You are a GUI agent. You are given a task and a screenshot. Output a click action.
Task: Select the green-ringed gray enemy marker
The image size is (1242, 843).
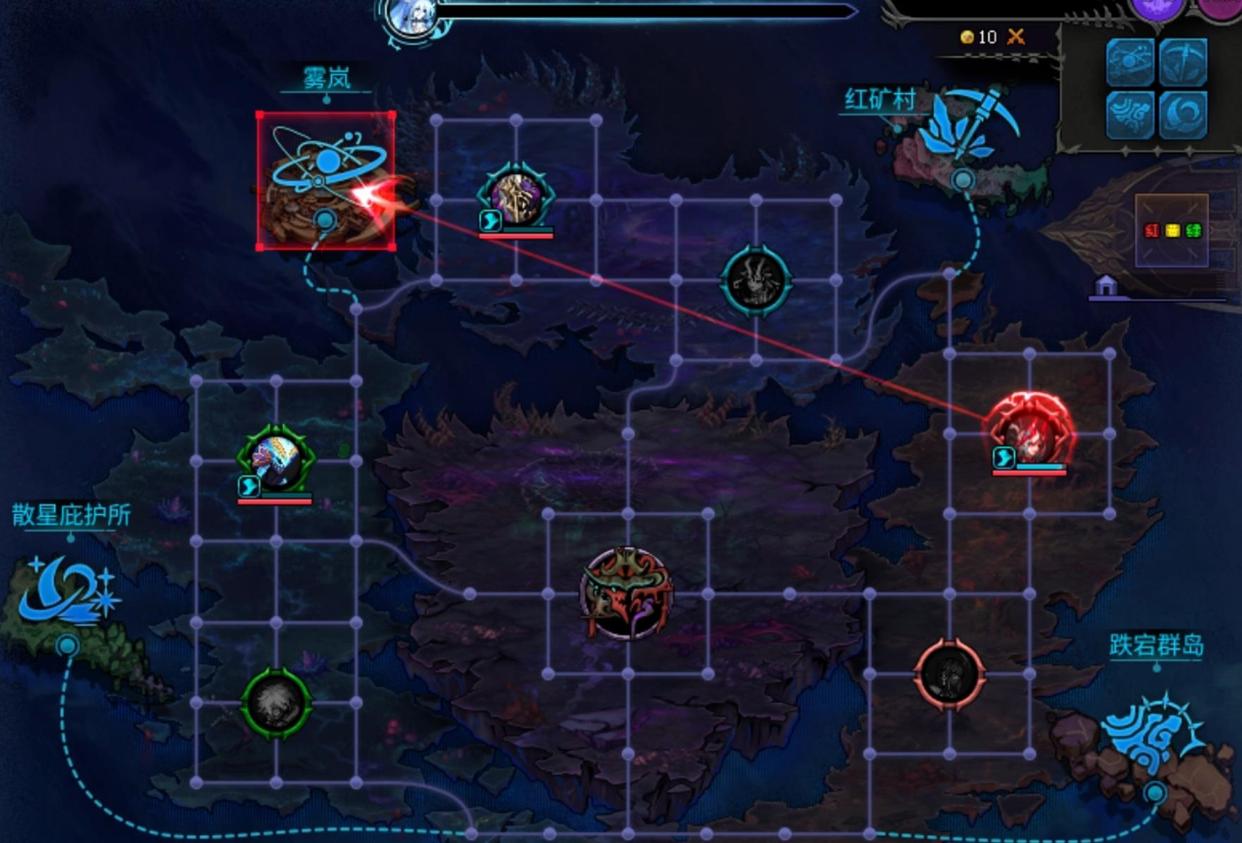[x=276, y=703]
